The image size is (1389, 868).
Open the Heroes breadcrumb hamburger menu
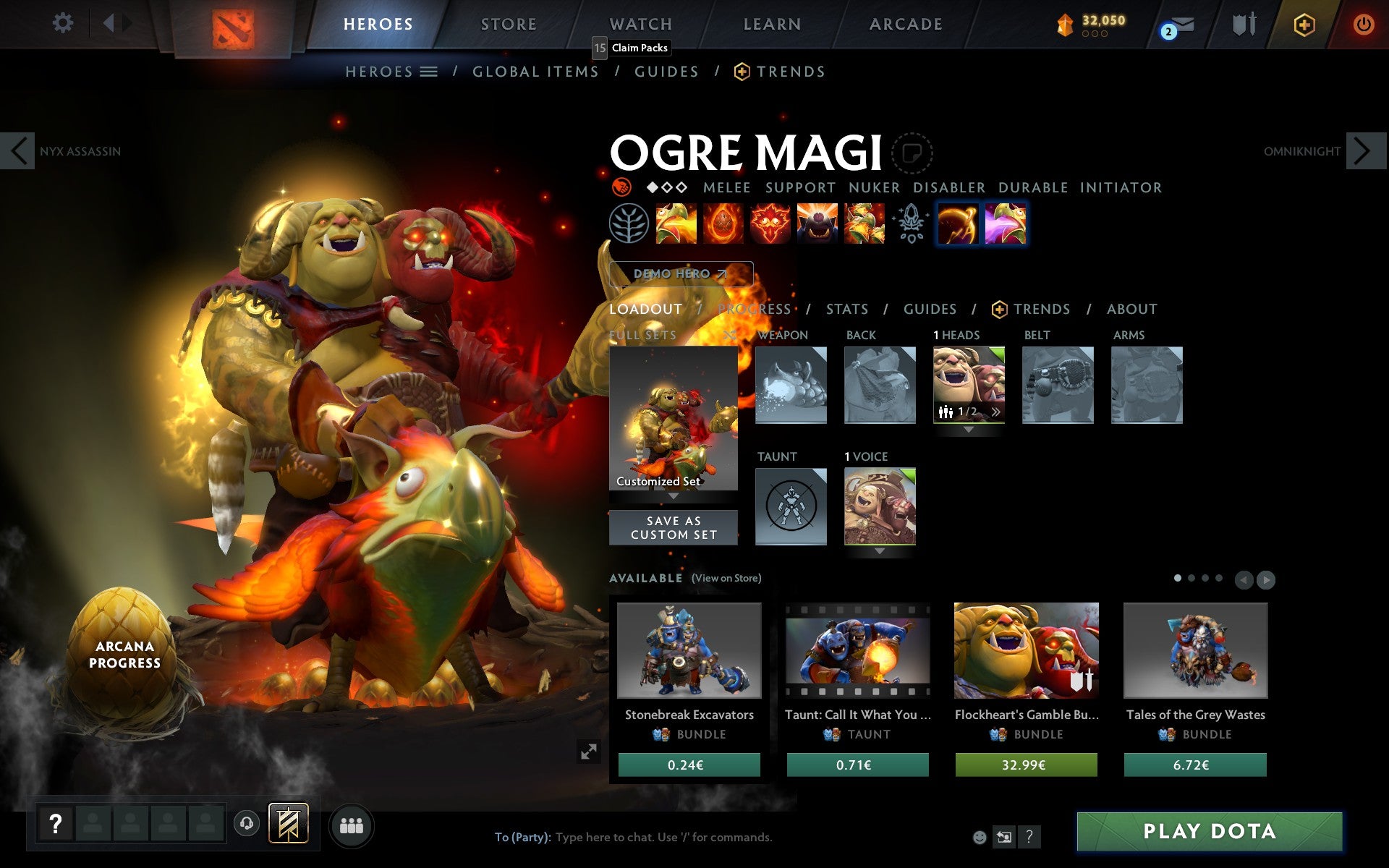click(429, 71)
